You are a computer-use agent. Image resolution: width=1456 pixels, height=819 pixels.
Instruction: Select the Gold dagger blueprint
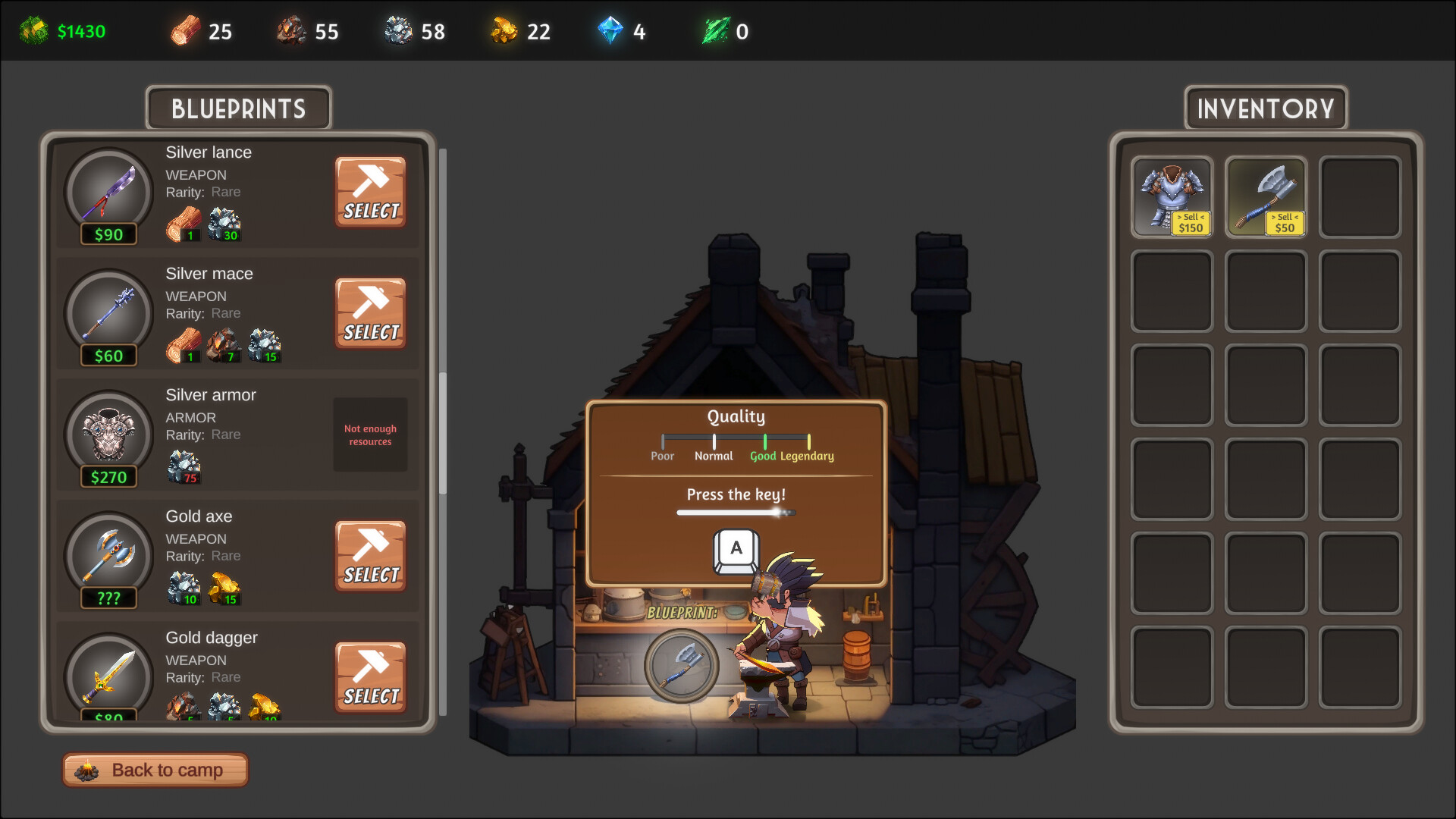(370, 678)
